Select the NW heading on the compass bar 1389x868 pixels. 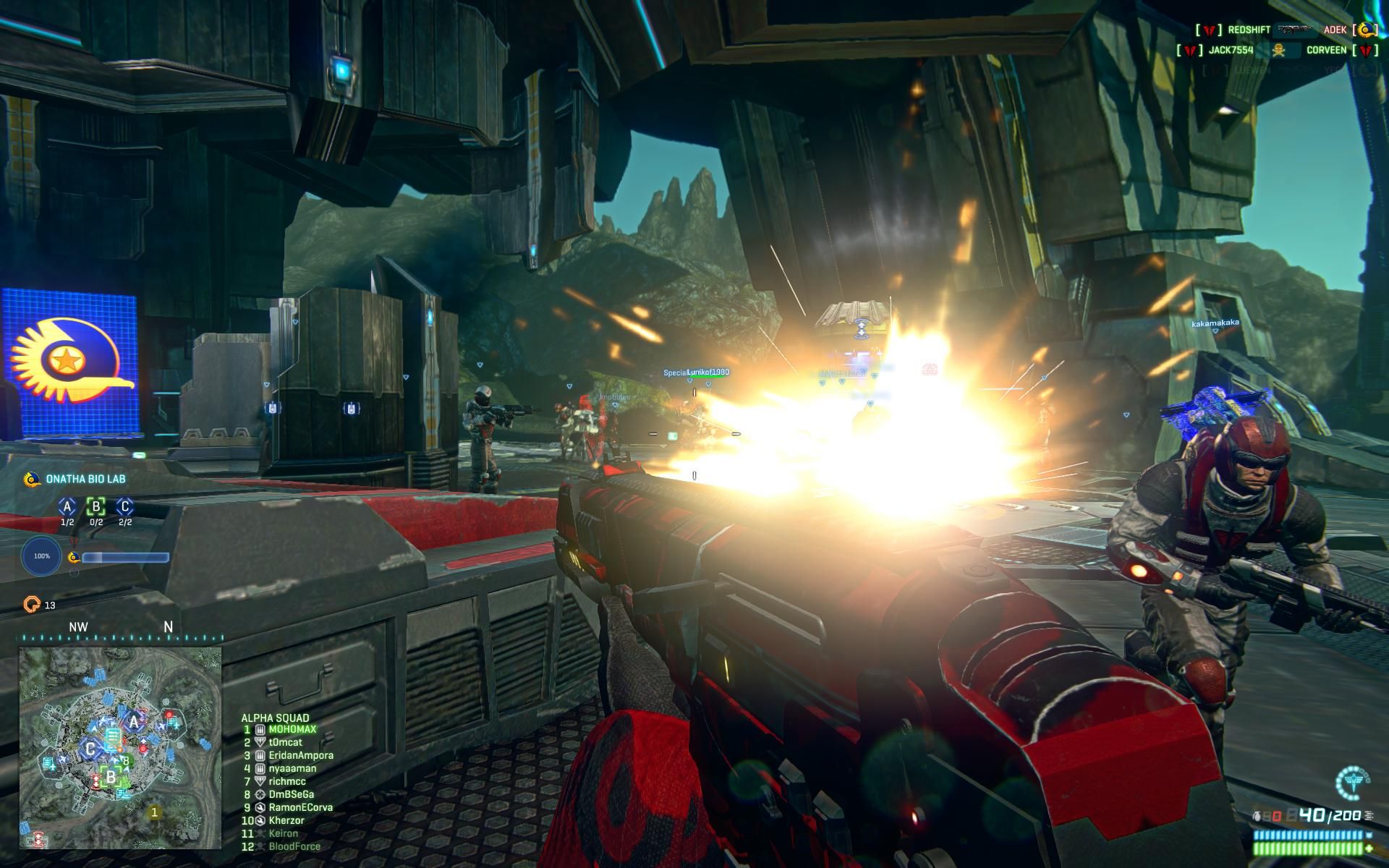tap(80, 626)
